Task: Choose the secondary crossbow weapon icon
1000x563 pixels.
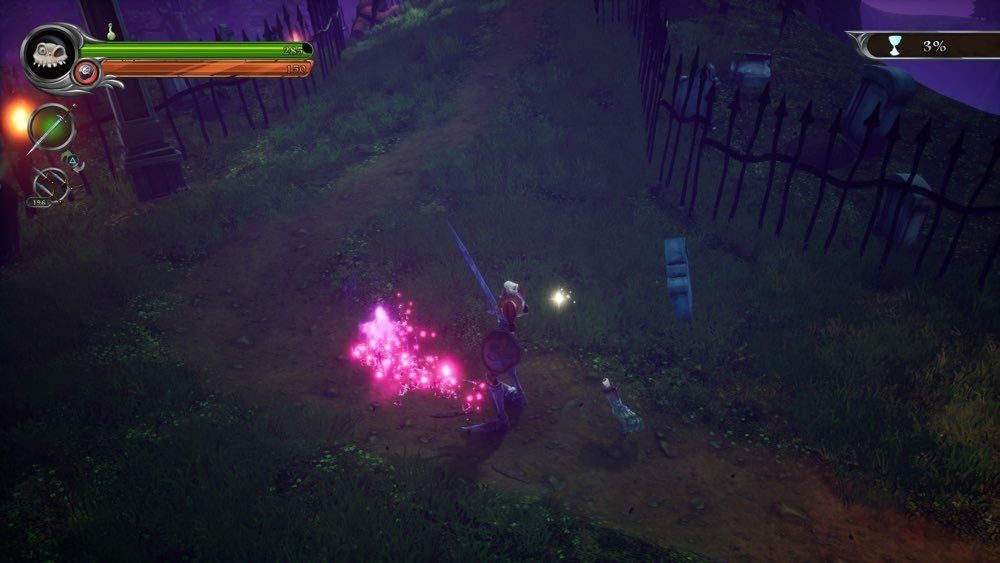Action: click(50, 184)
